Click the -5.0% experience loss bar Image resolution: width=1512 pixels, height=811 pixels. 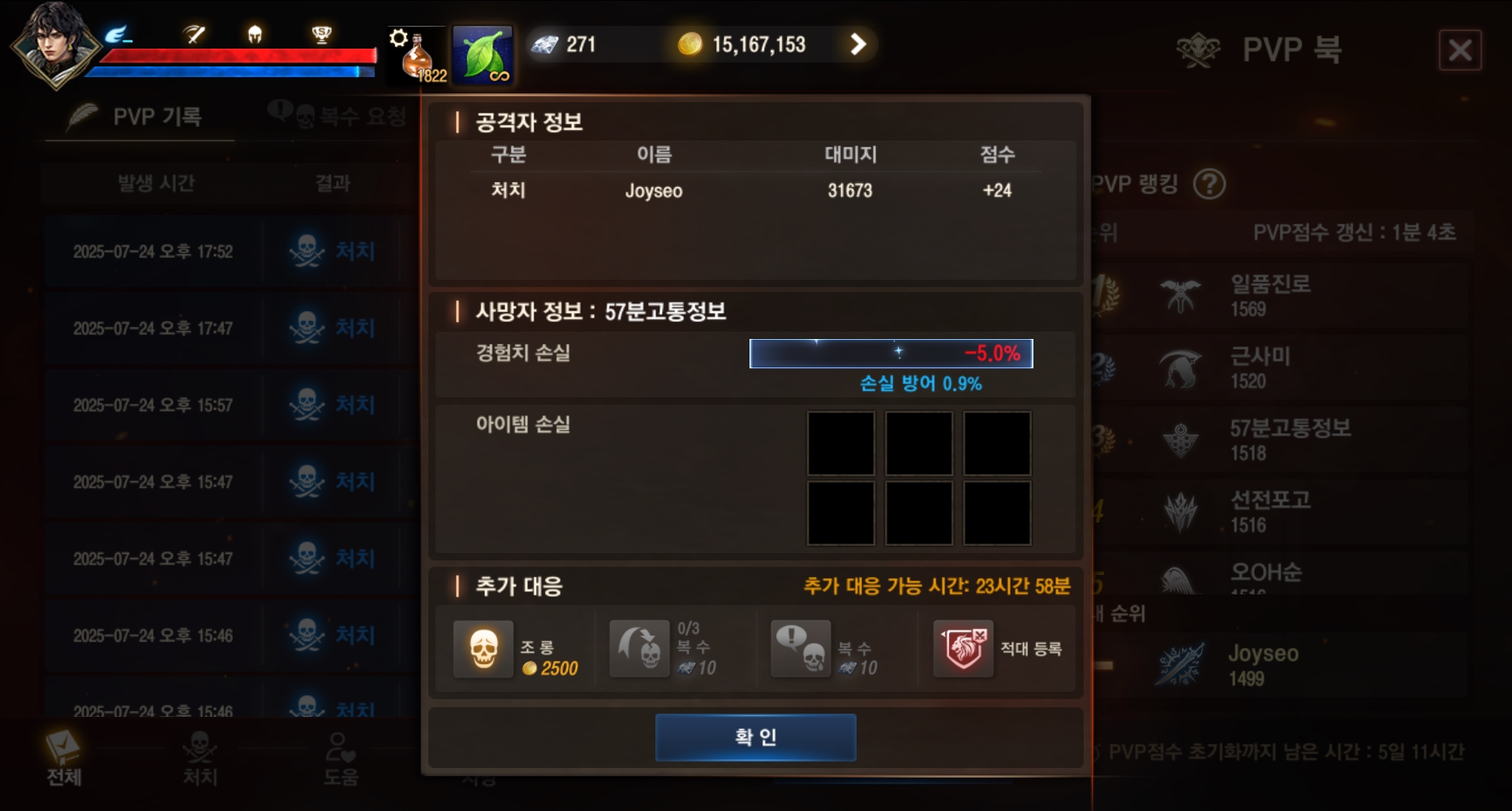(x=891, y=353)
